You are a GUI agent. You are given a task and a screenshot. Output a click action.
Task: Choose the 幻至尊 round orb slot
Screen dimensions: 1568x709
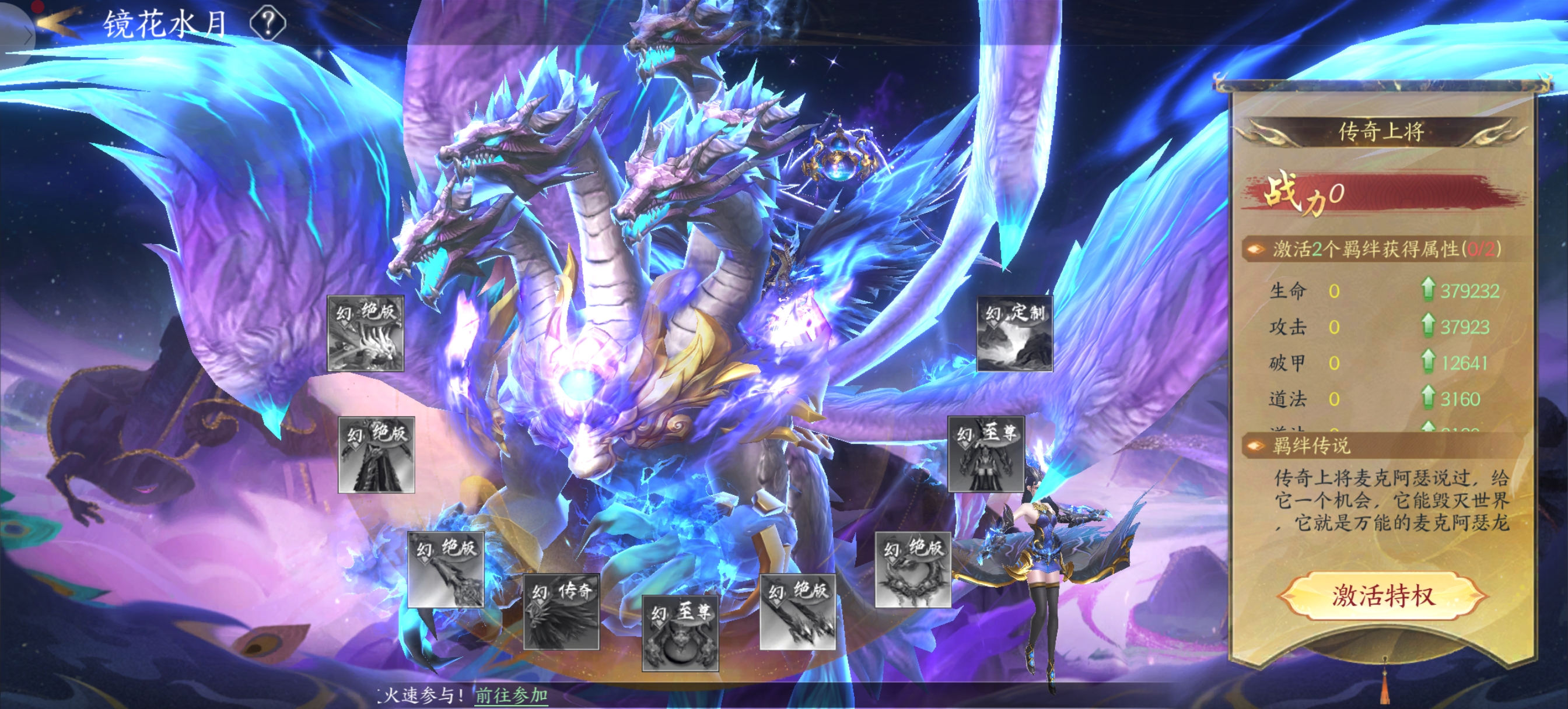[680, 633]
